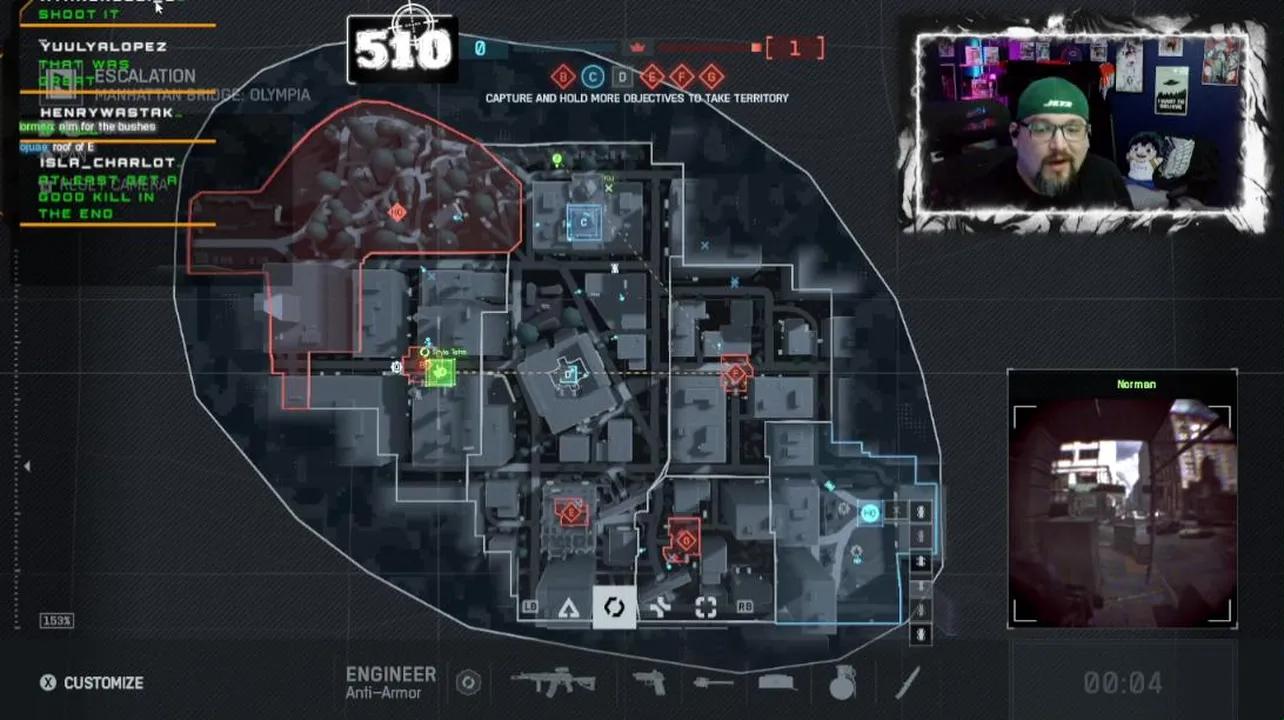Click the crown icon above the capture bar
This screenshot has height=720, width=1284.
(x=636, y=47)
